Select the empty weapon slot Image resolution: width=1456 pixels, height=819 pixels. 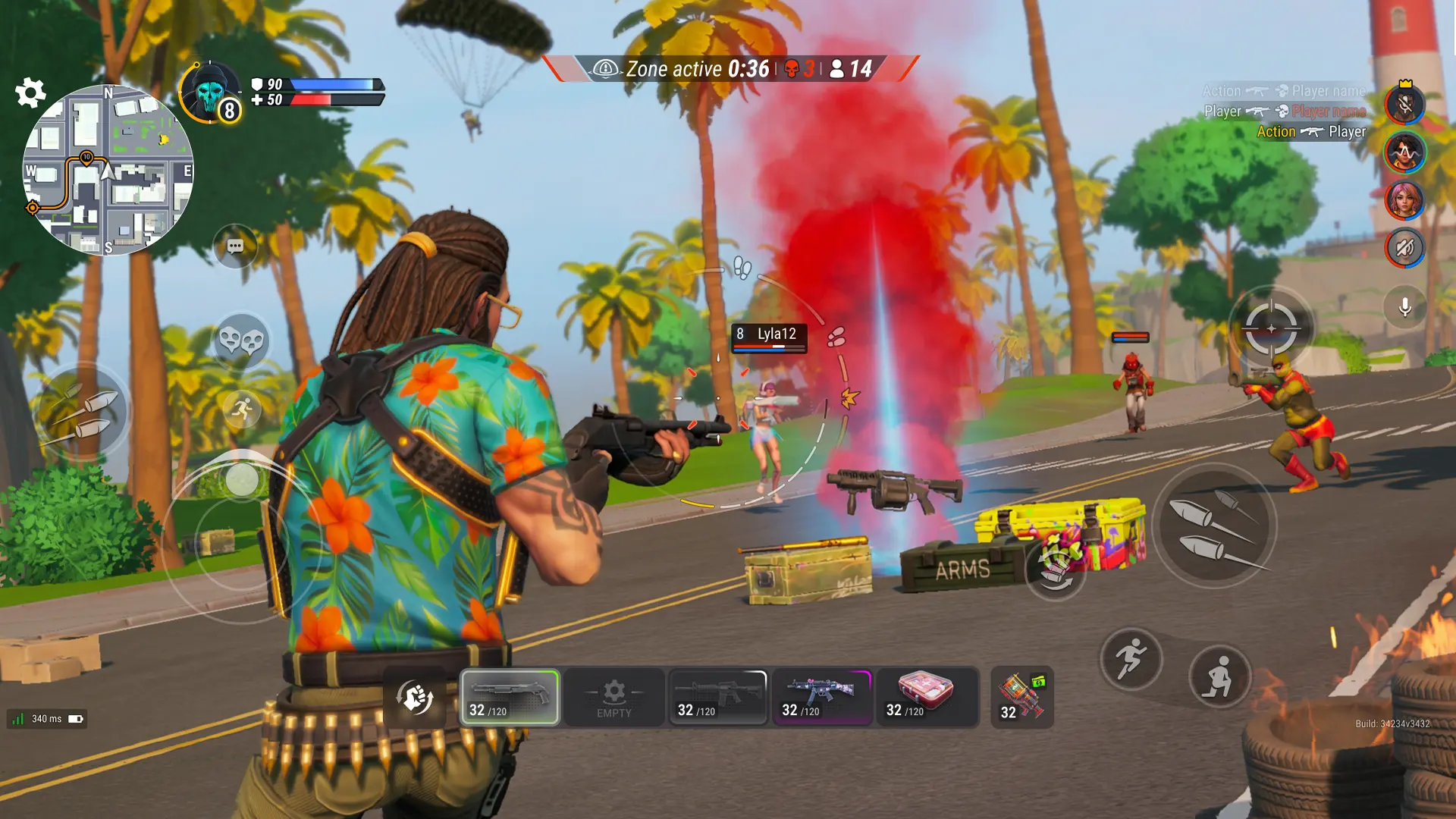point(614,697)
